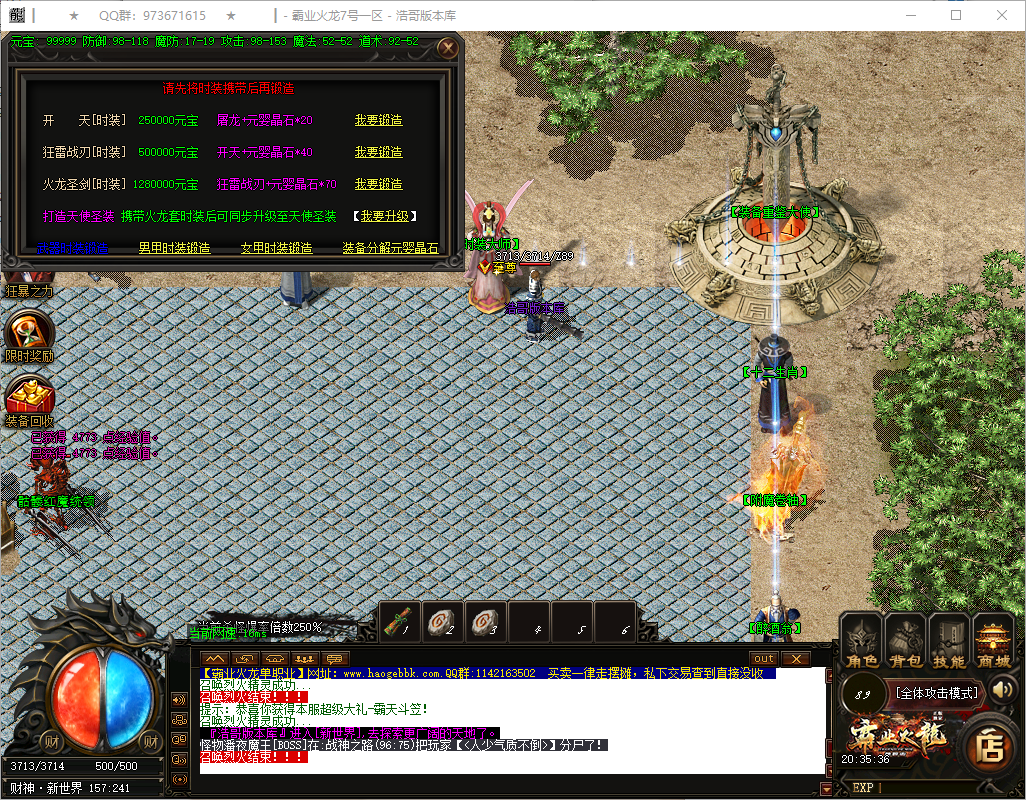Maximize the game window
This screenshot has width=1026, height=800.
tap(956, 16)
